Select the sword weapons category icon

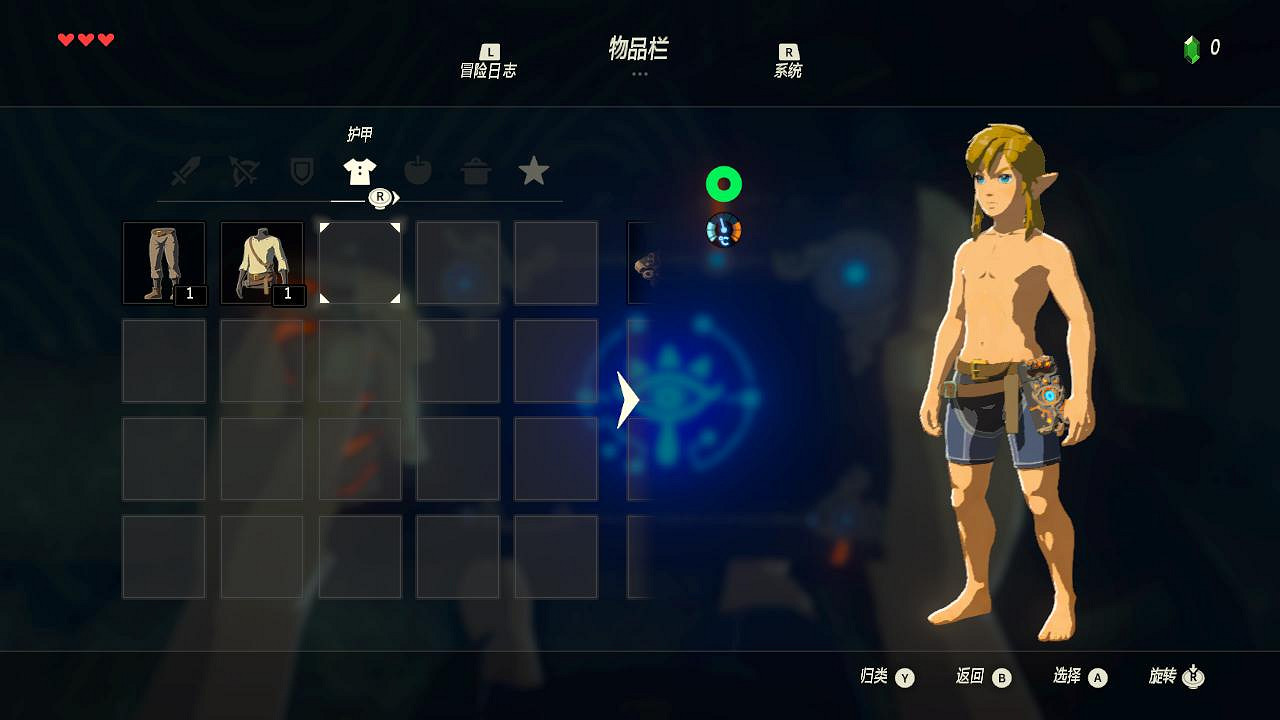(x=186, y=171)
